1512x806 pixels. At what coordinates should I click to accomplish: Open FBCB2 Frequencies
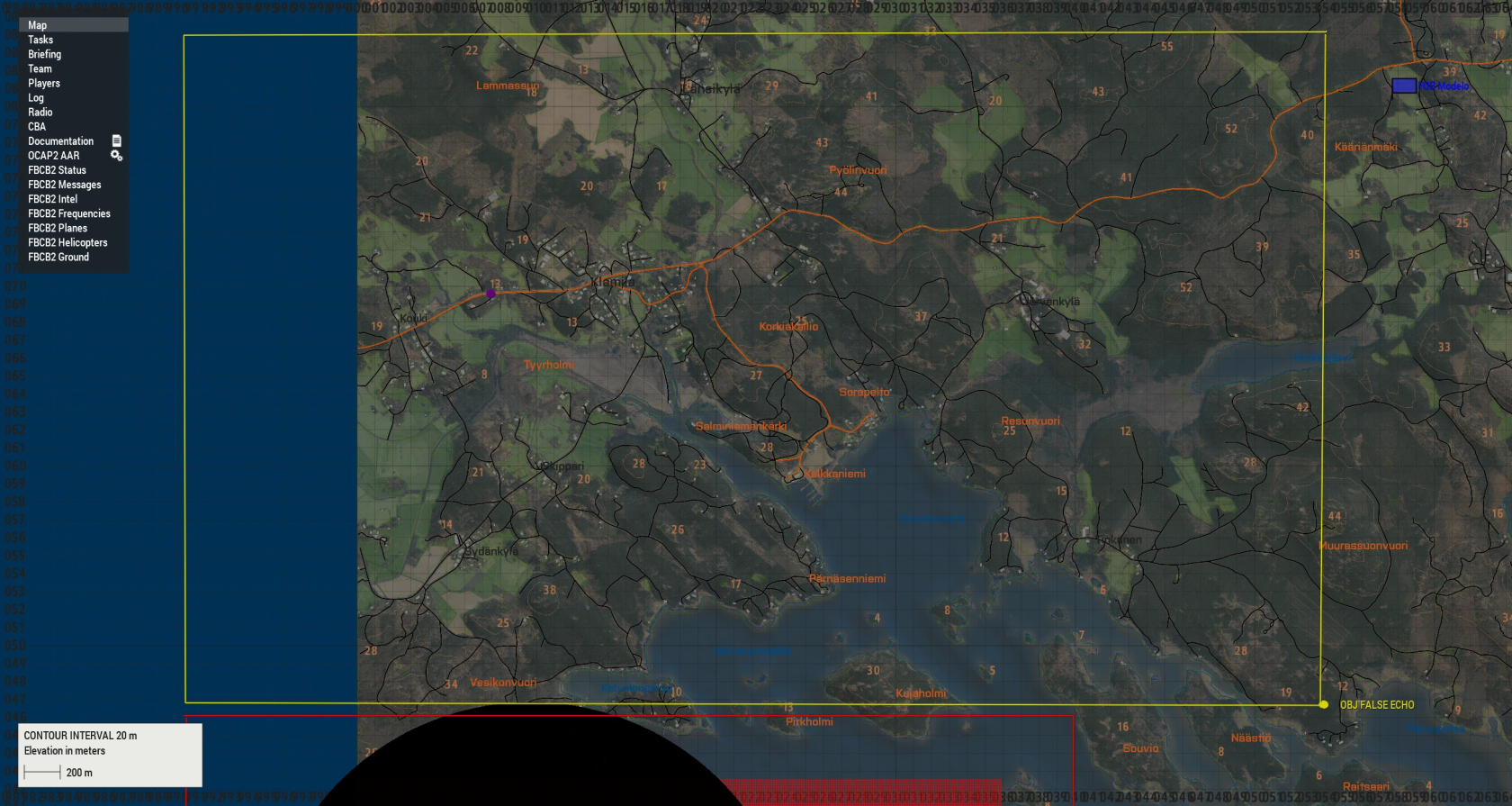pos(69,213)
